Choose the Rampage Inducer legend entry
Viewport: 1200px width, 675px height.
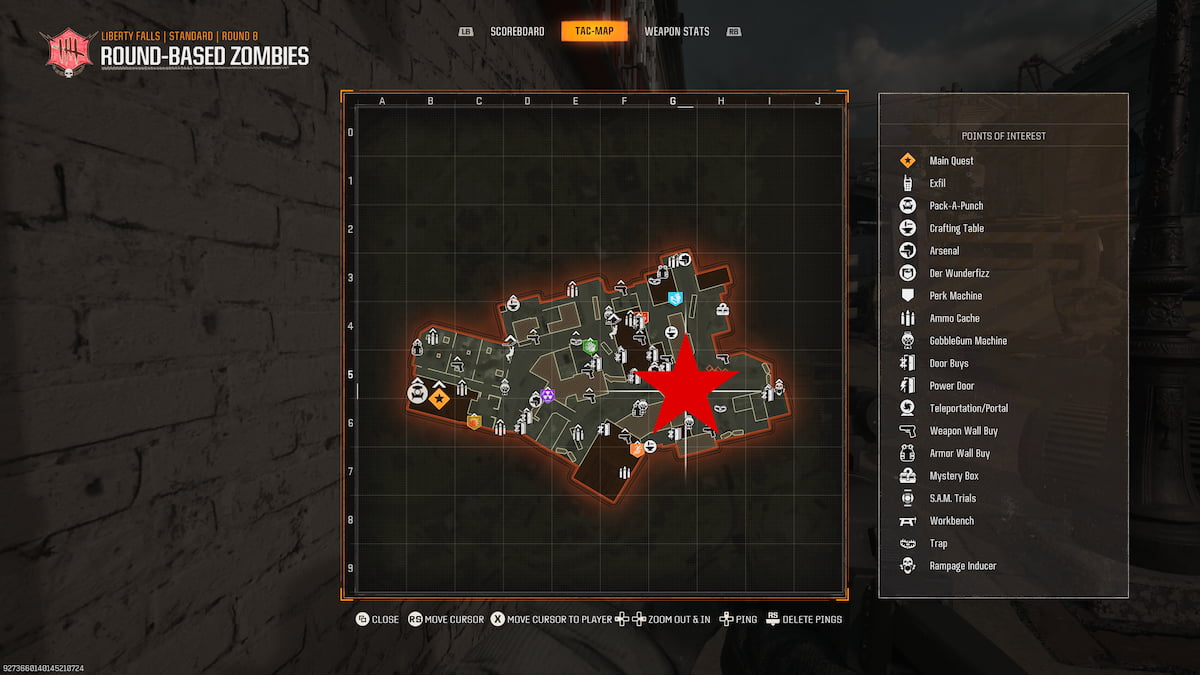pyautogui.click(x=962, y=566)
